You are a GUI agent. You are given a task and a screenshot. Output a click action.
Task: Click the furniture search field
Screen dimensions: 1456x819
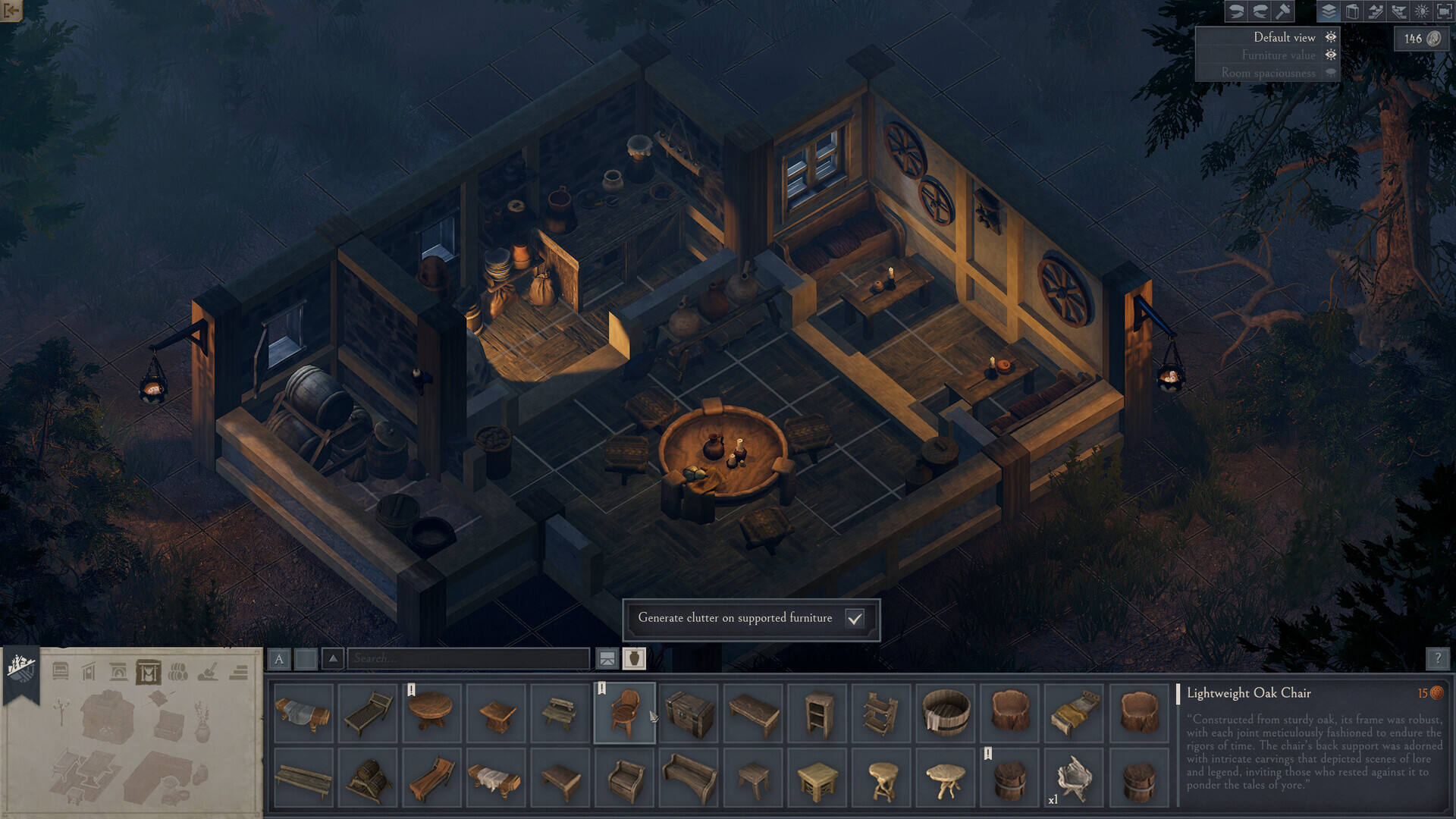click(468, 658)
